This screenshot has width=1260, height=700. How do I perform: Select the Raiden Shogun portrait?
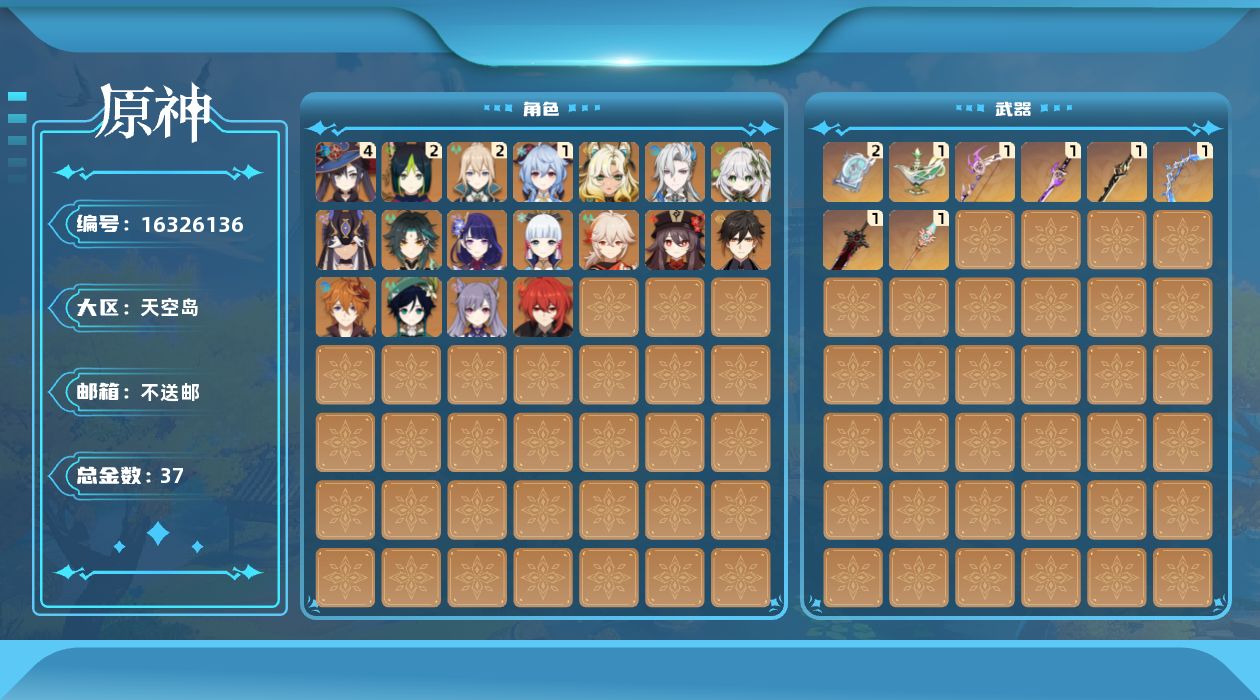(478, 240)
